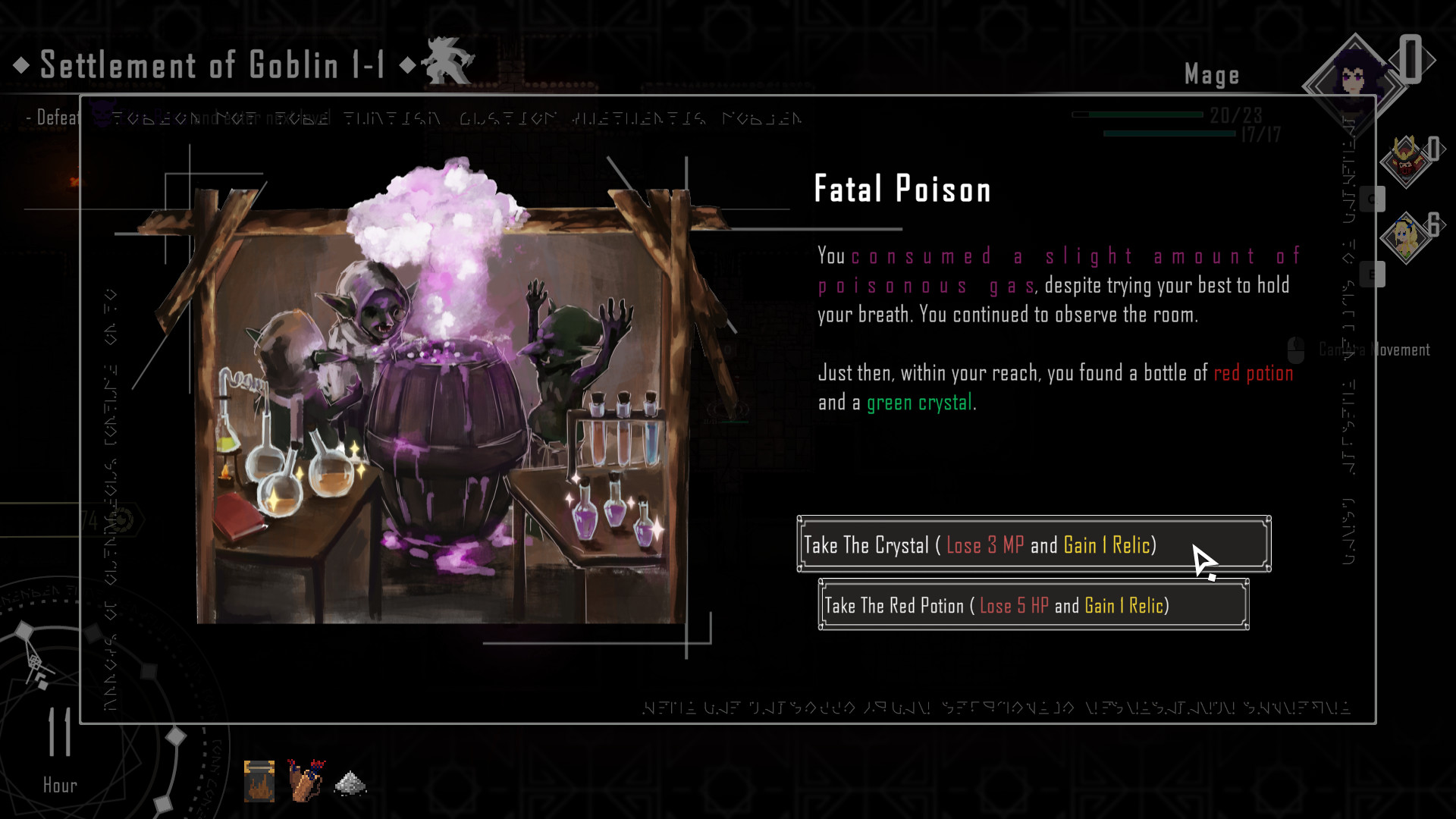Screen dimensions: 1456x819
Task: Click the mouse icon for Camera Movement
Action: coord(1296,350)
